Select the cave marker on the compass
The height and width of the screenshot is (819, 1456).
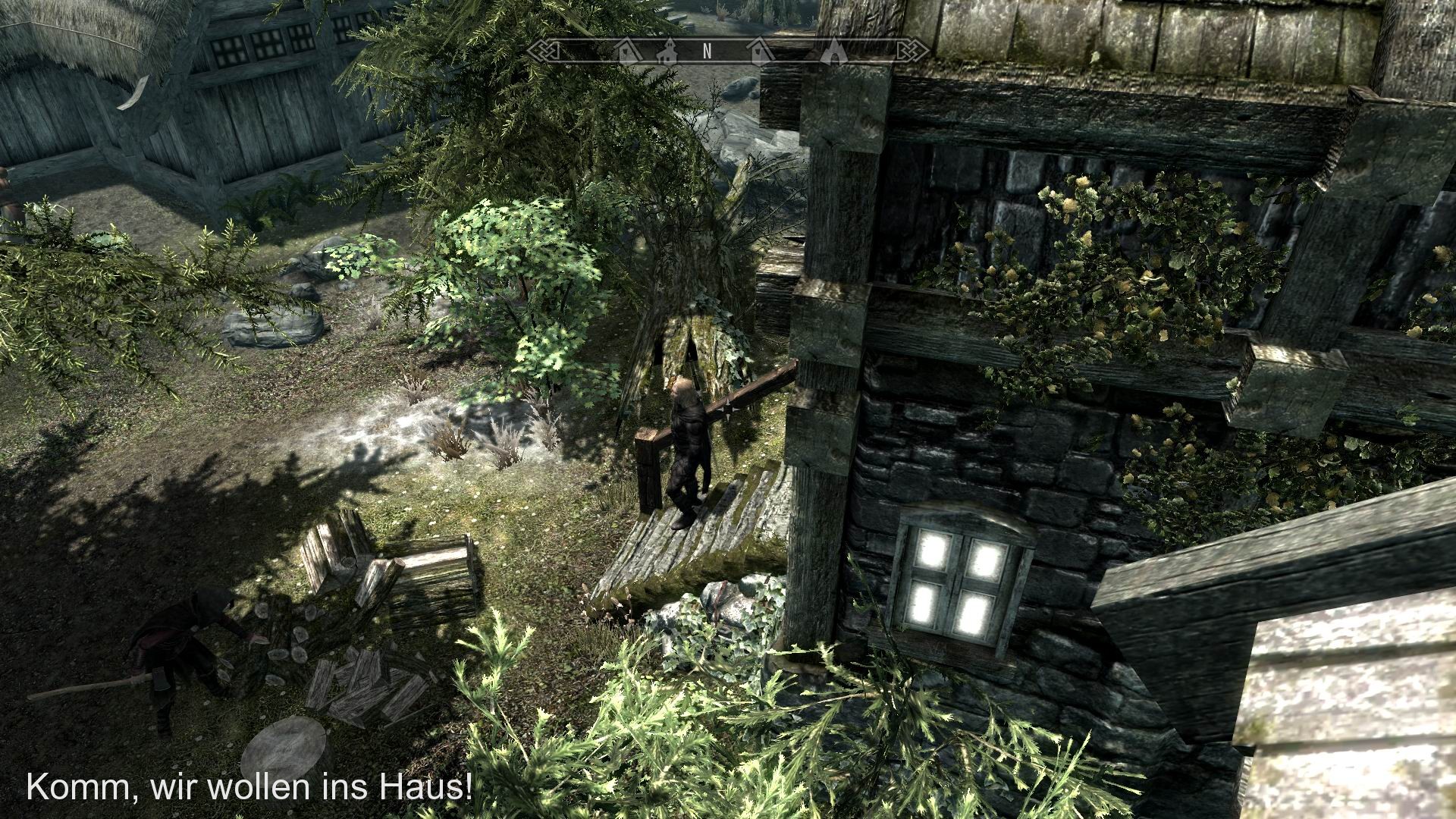click(x=833, y=52)
